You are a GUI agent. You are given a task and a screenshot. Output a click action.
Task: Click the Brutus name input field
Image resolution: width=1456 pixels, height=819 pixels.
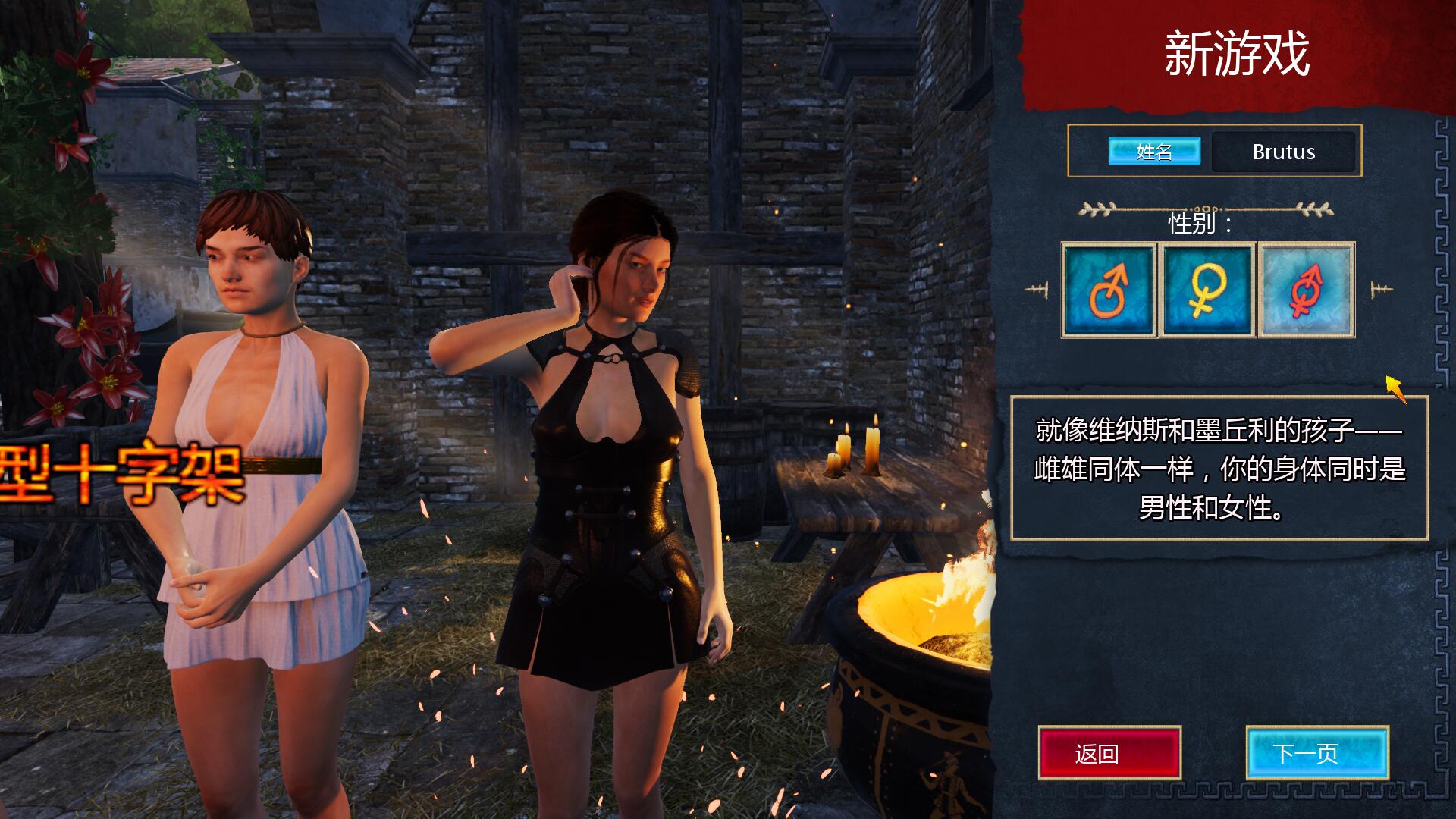pos(1284,152)
